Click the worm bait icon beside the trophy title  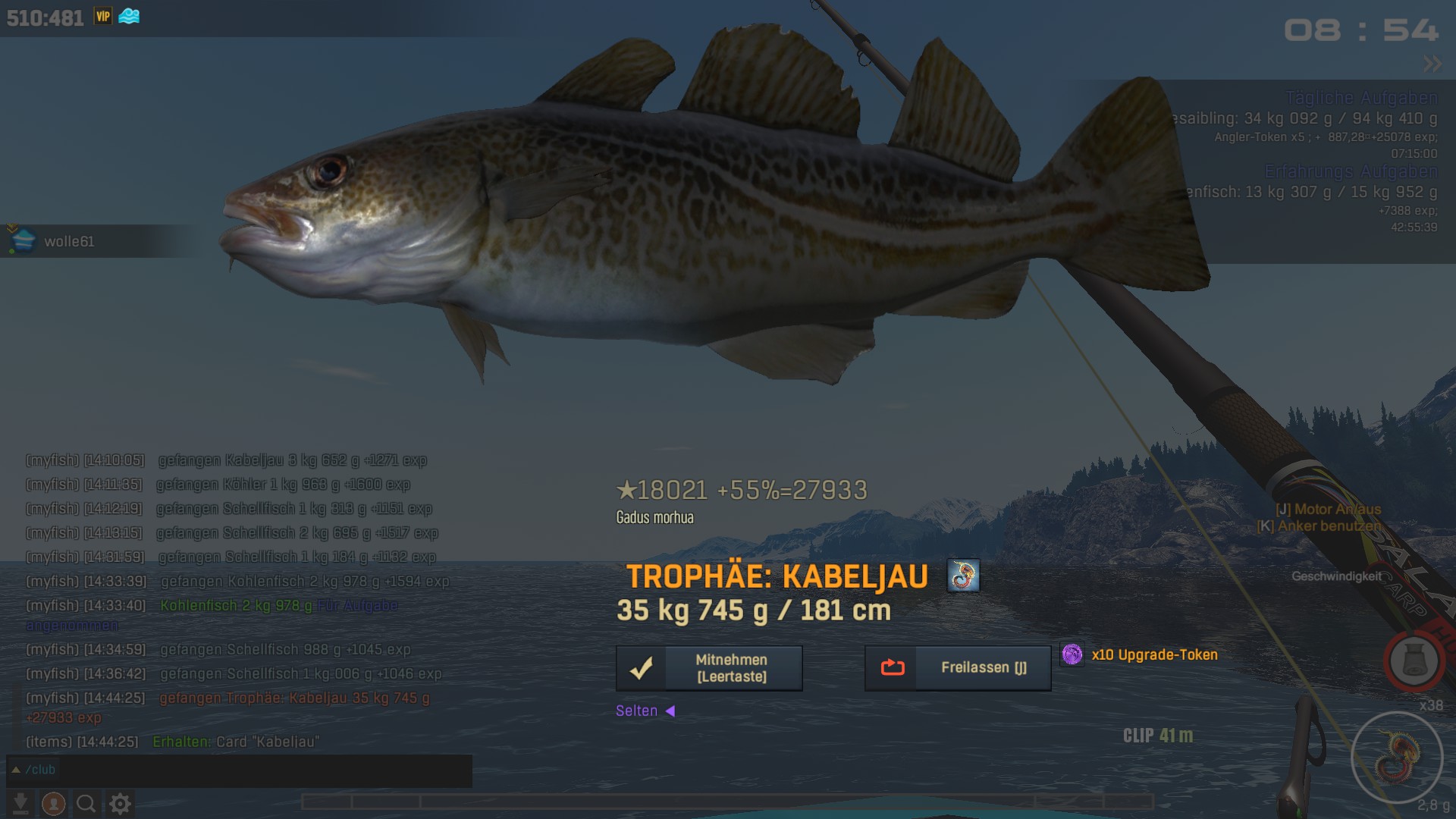click(x=963, y=576)
